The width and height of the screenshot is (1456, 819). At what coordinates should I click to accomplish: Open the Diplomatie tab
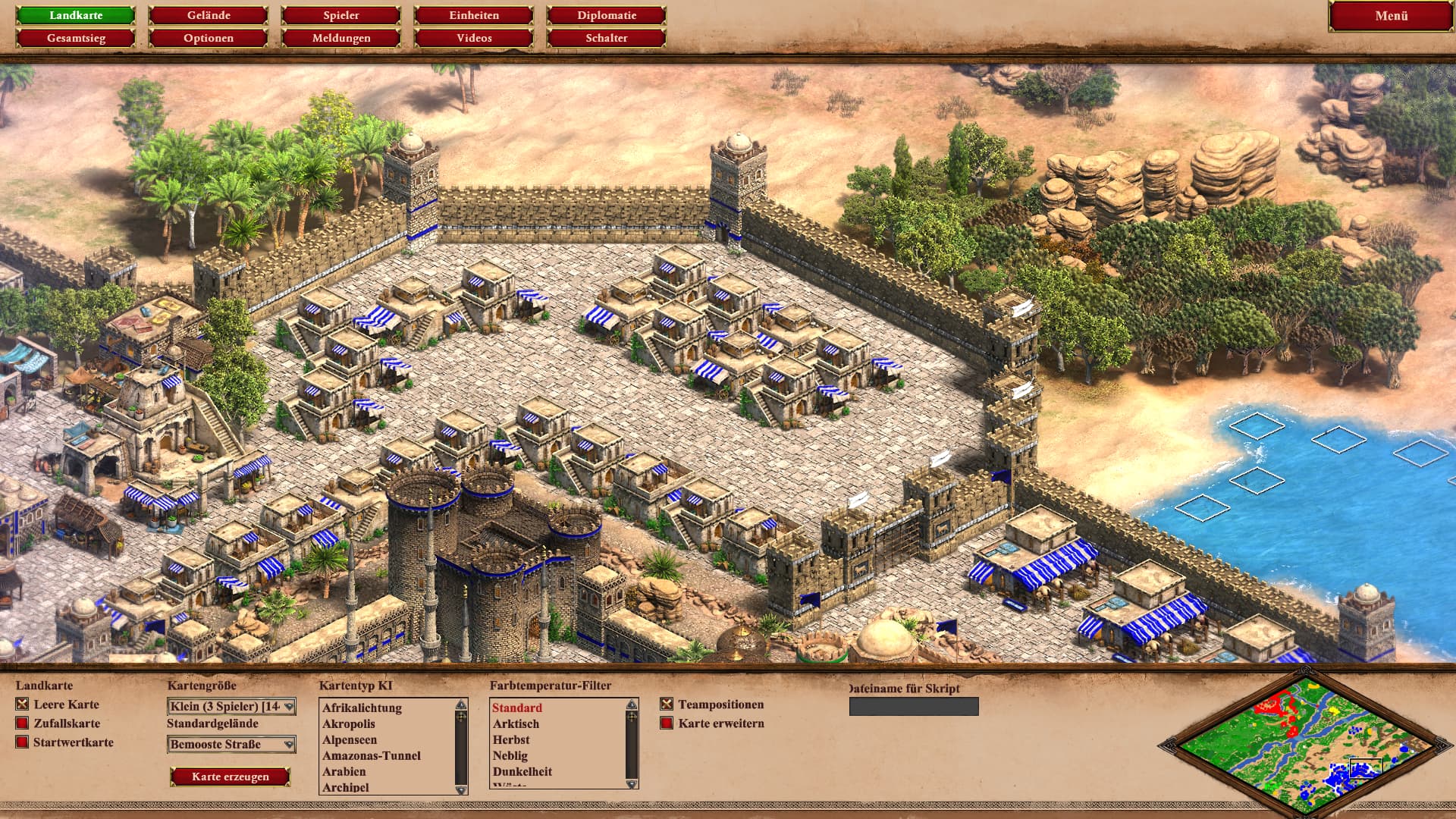pos(607,15)
